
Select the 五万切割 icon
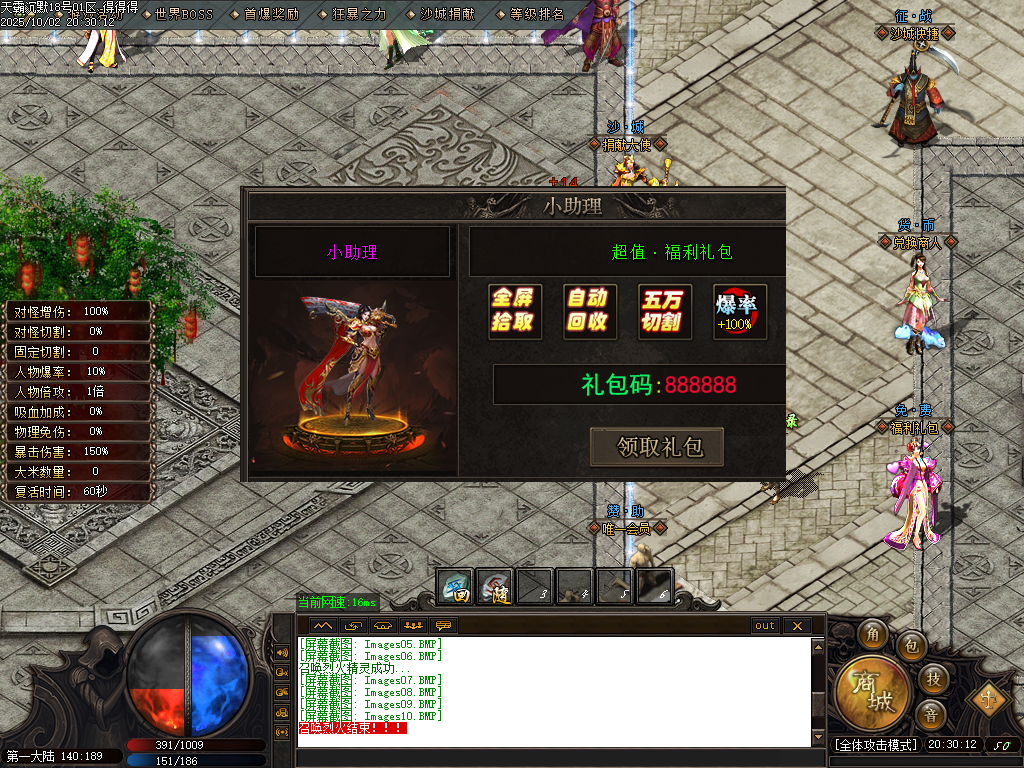point(664,311)
